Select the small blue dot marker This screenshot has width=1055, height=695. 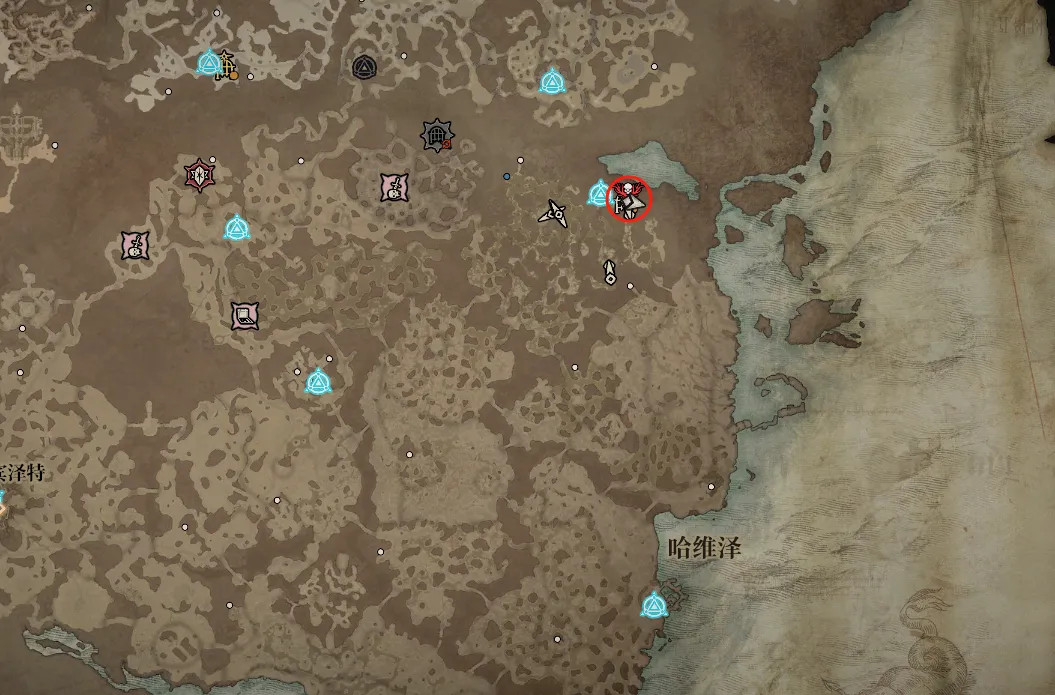(507, 177)
